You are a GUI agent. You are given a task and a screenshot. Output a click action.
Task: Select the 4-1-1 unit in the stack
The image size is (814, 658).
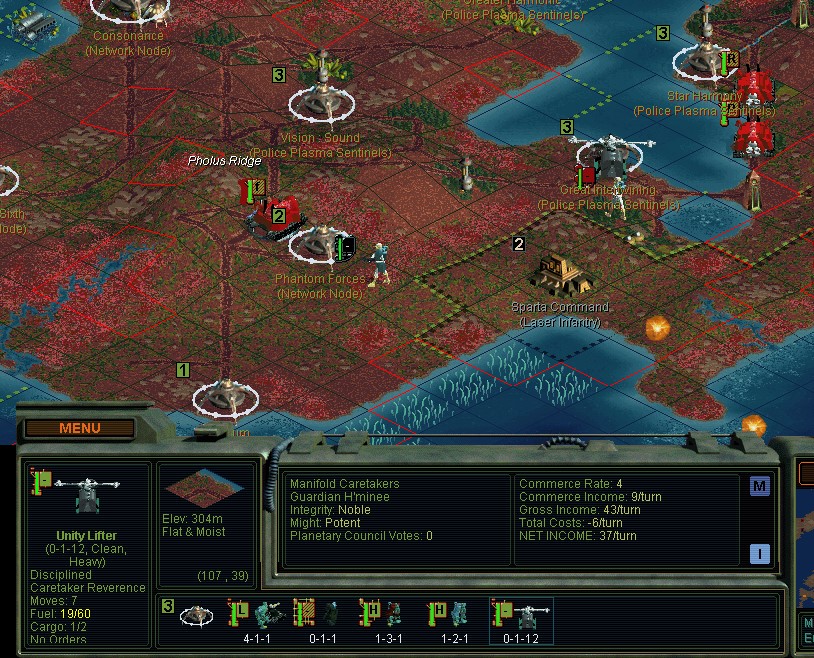(257, 614)
